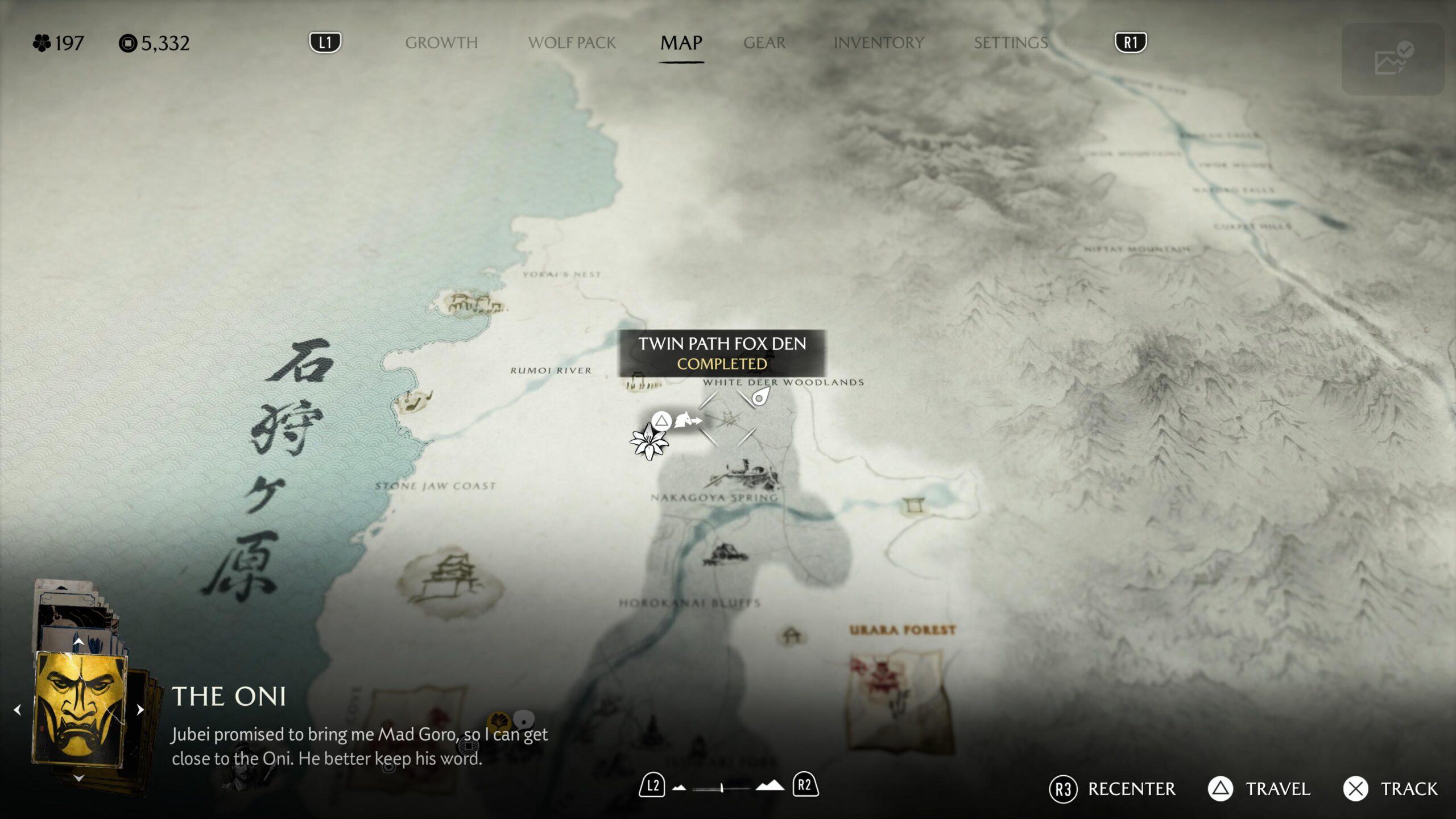The image size is (1456, 819).
Task: Switch to the Growth tab
Action: (x=441, y=43)
